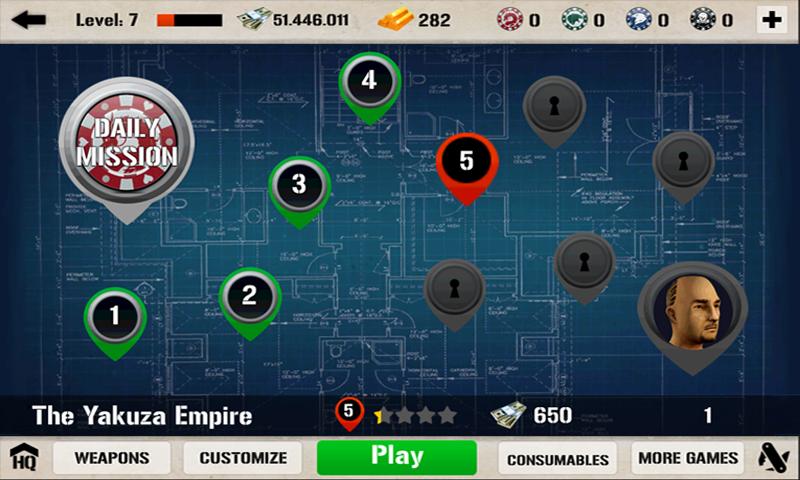The width and height of the screenshot is (800, 480).
Task: Open the Consumables shop
Action: pos(558,459)
